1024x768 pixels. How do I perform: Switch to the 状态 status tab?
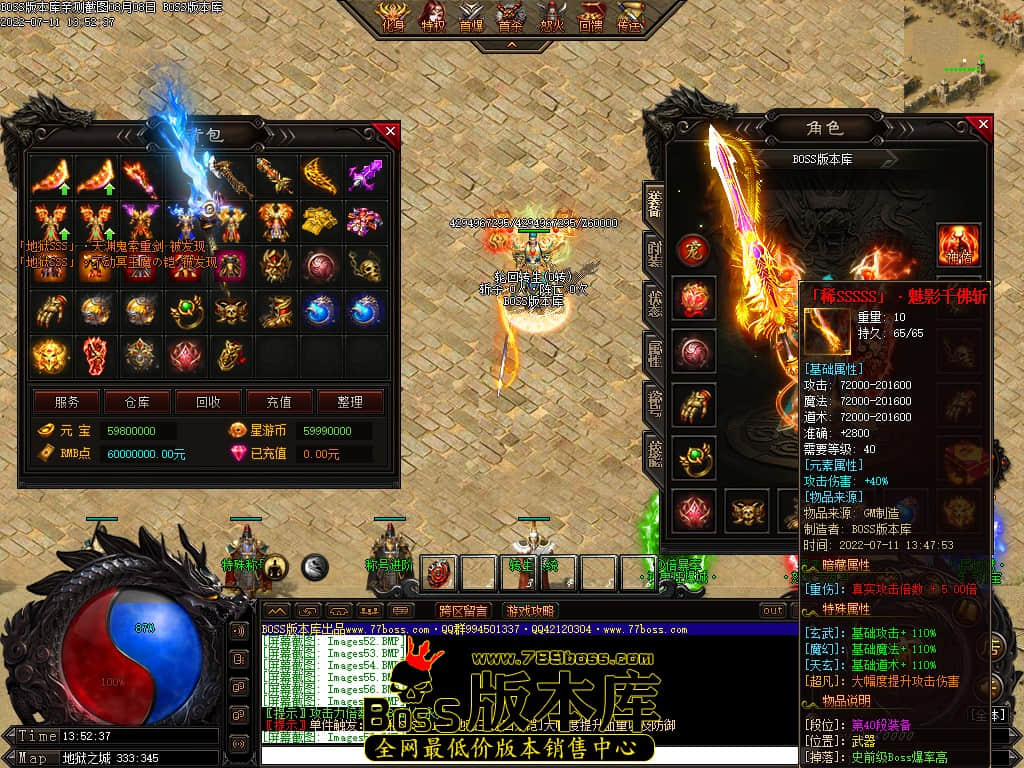click(x=654, y=304)
